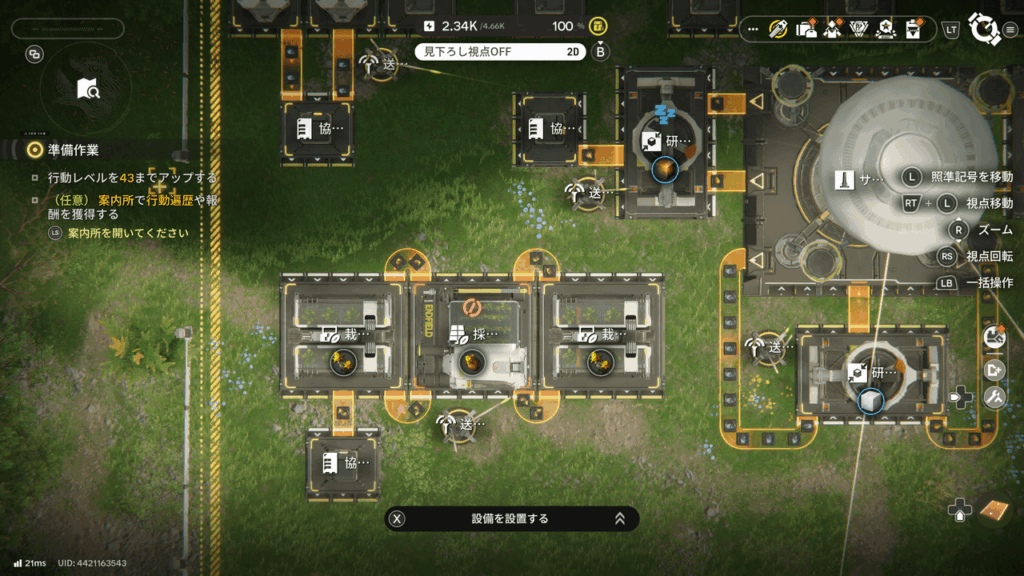Image resolution: width=1024 pixels, height=576 pixels.
Task: Click the blueprint-plus icon on right side
Action: (x=994, y=369)
